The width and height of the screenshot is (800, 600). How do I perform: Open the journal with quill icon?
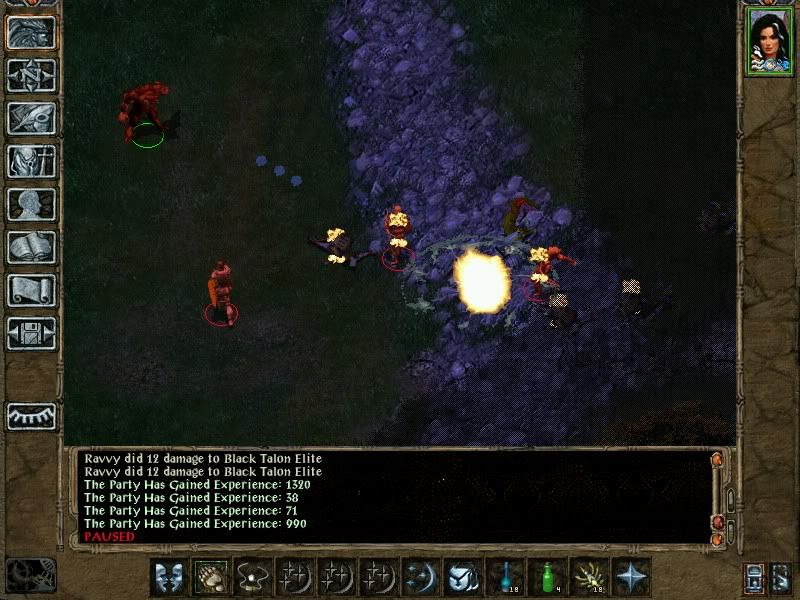(31, 118)
